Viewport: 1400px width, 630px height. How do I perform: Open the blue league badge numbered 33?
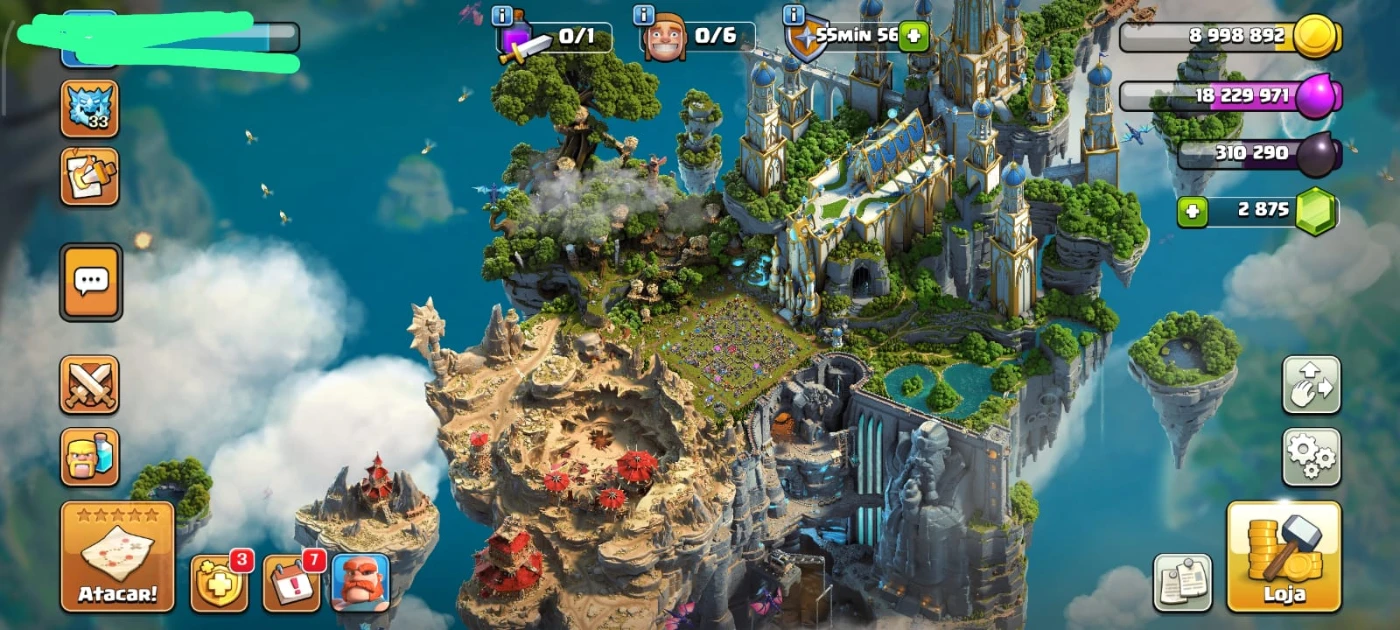coord(90,108)
